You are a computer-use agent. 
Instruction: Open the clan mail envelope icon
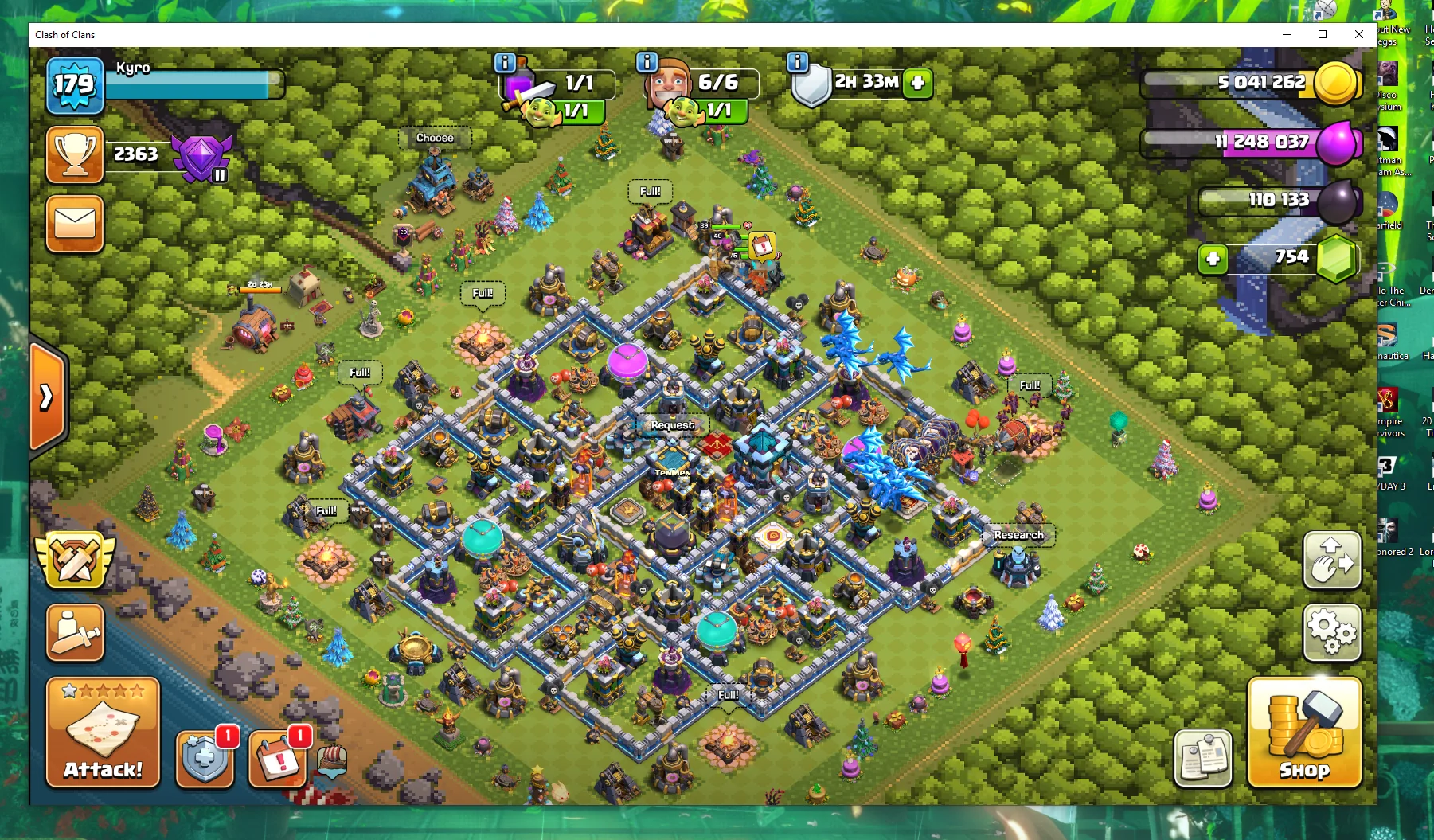point(74,224)
